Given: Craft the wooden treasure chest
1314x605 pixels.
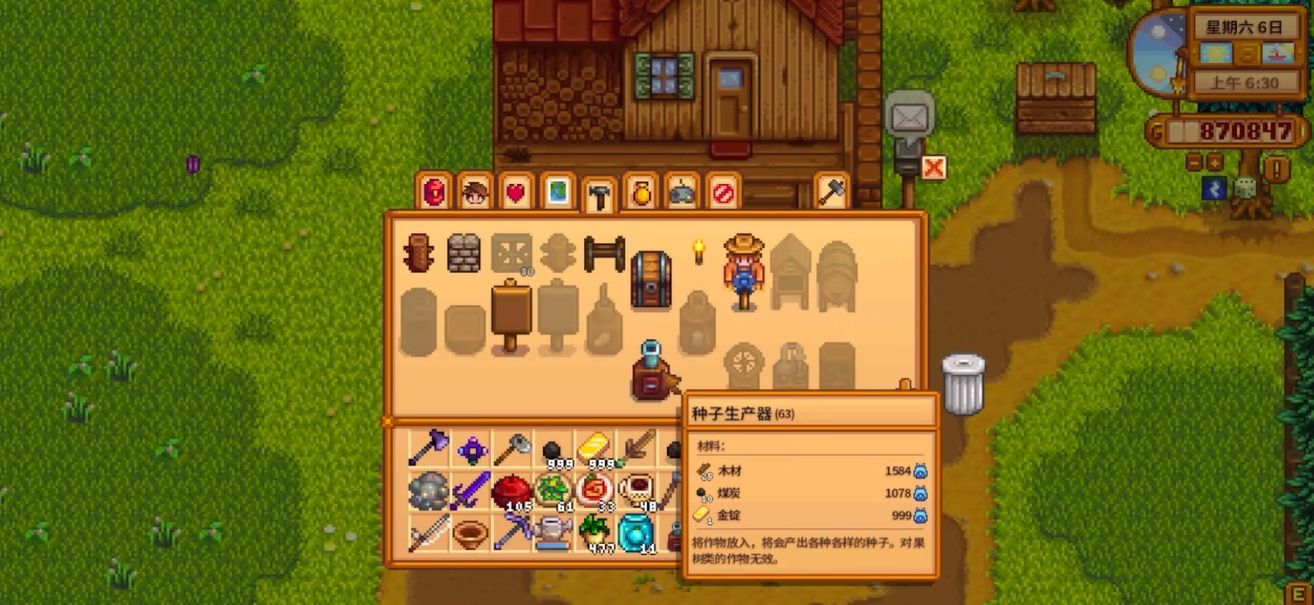Looking at the screenshot, I should click(651, 279).
